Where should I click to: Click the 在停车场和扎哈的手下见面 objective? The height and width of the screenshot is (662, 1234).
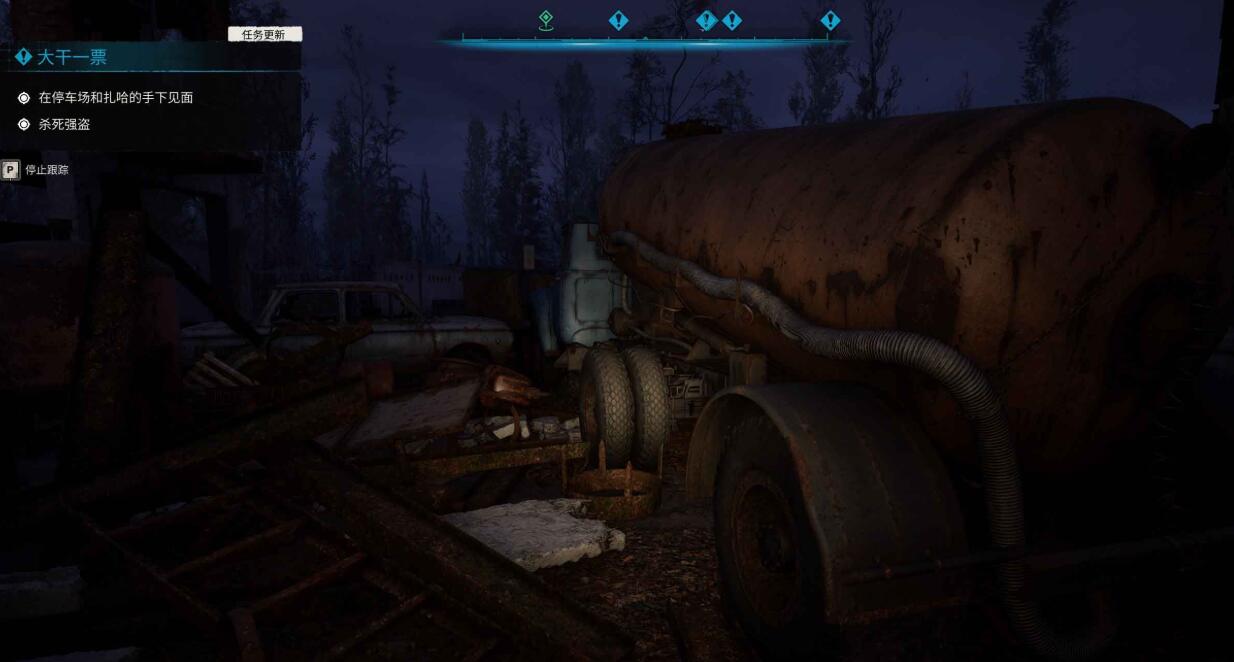(x=115, y=98)
